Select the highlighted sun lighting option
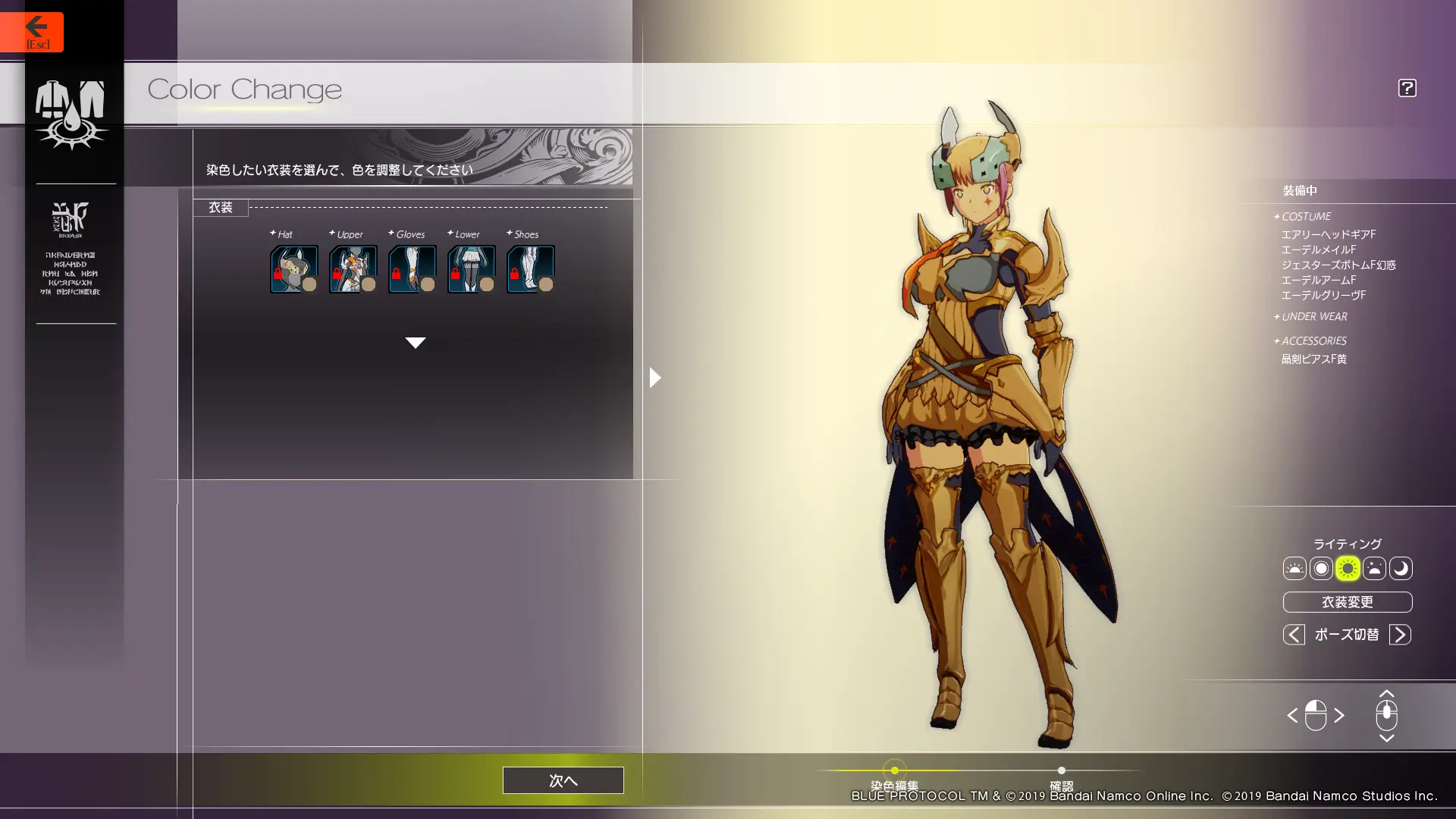The height and width of the screenshot is (819, 1456). 1347,569
